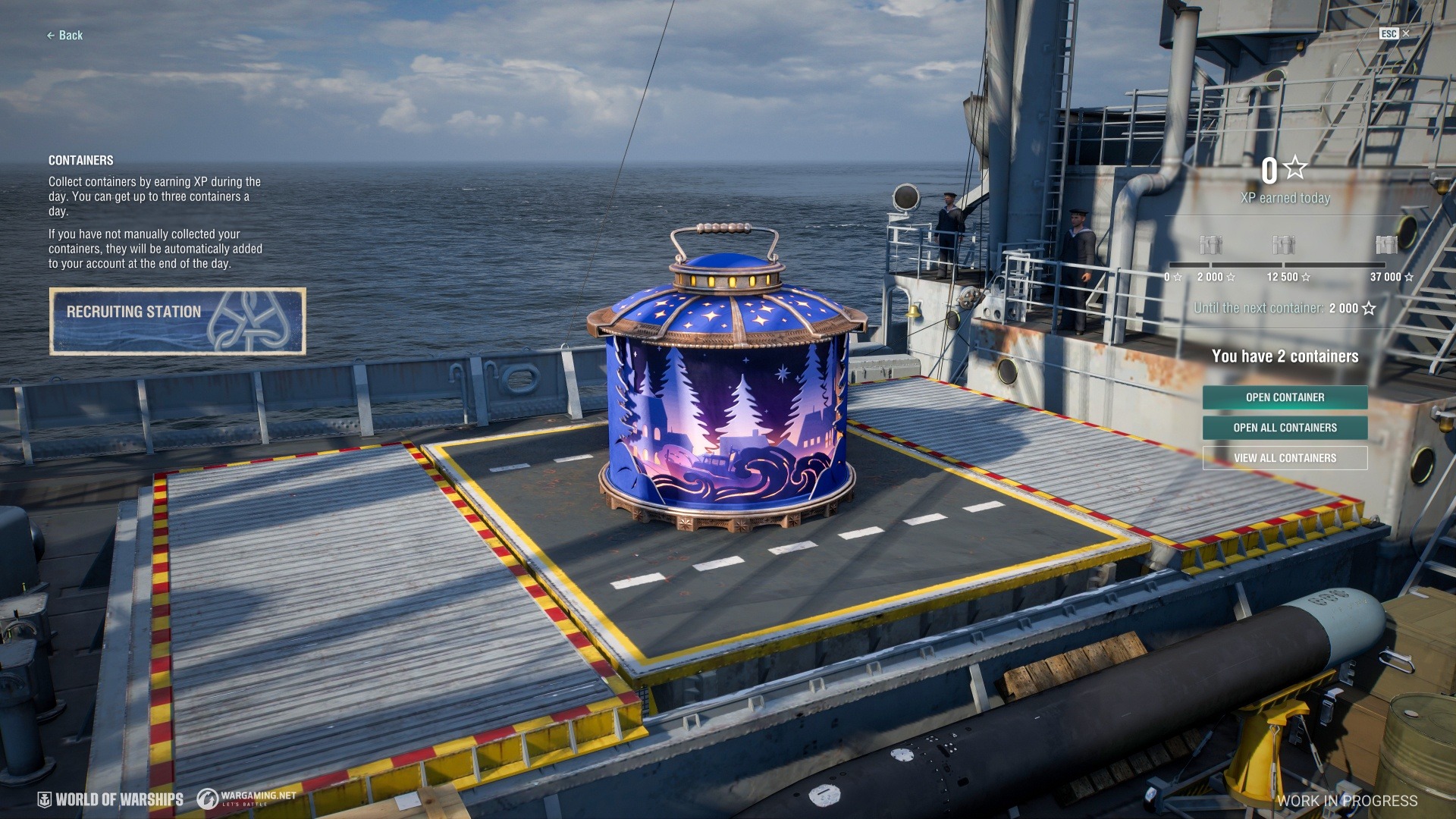Go back using the Back arrow link
The image size is (1456, 819).
pyautogui.click(x=65, y=36)
